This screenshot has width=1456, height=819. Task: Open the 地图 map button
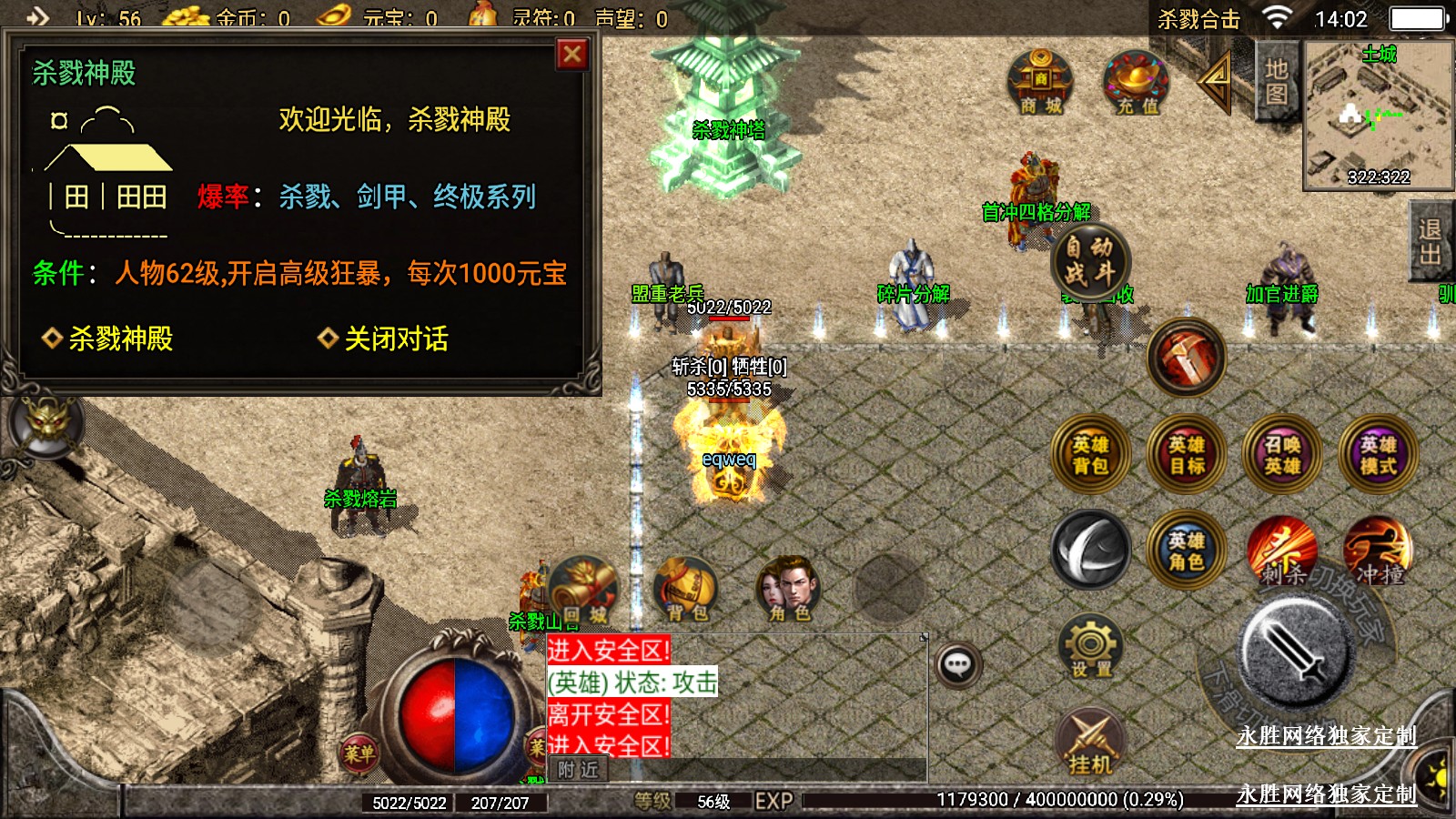coord(1276,81)
